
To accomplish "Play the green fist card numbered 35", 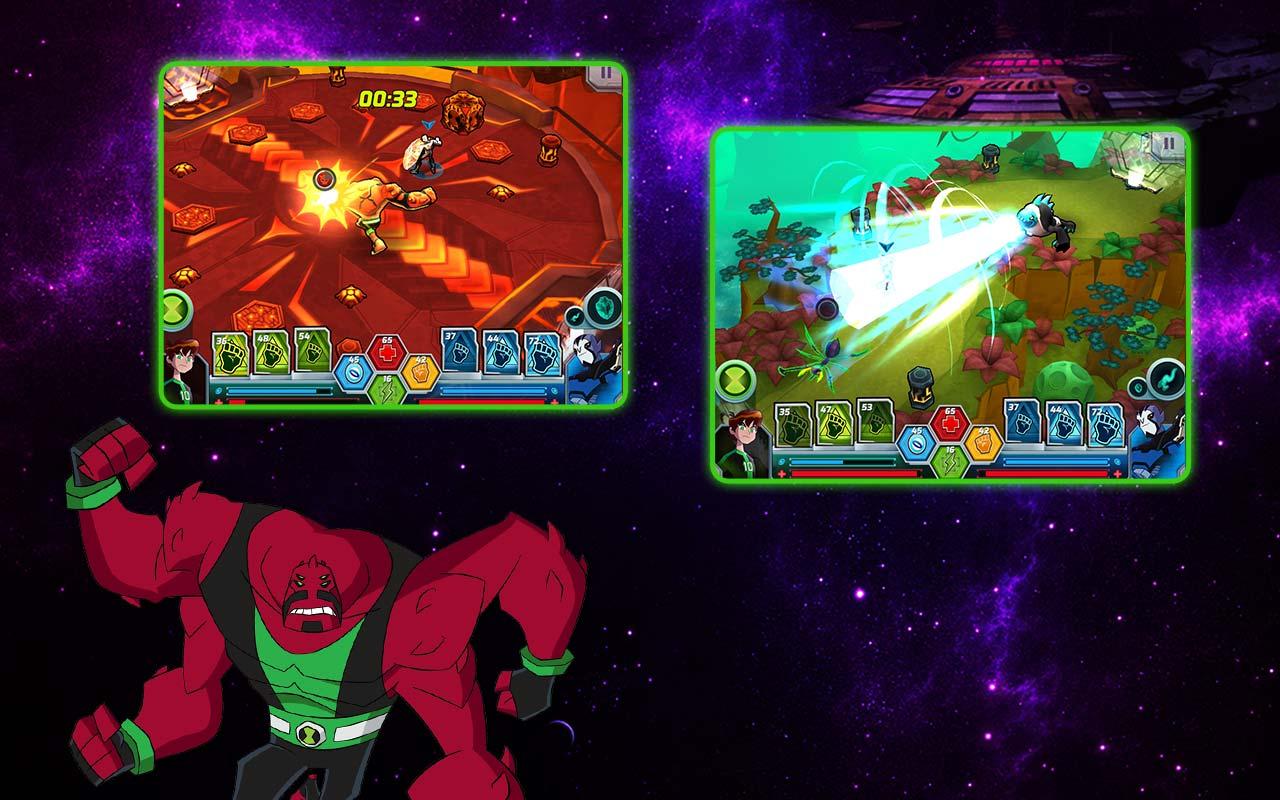I will click(x=793, y=424).
